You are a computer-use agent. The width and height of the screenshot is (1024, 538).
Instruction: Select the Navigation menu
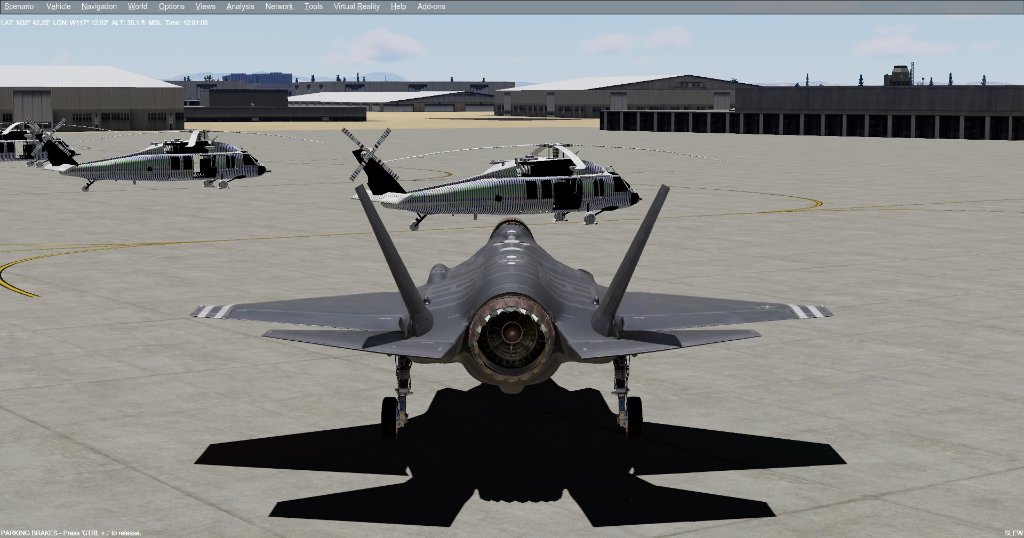click(99, 6)
